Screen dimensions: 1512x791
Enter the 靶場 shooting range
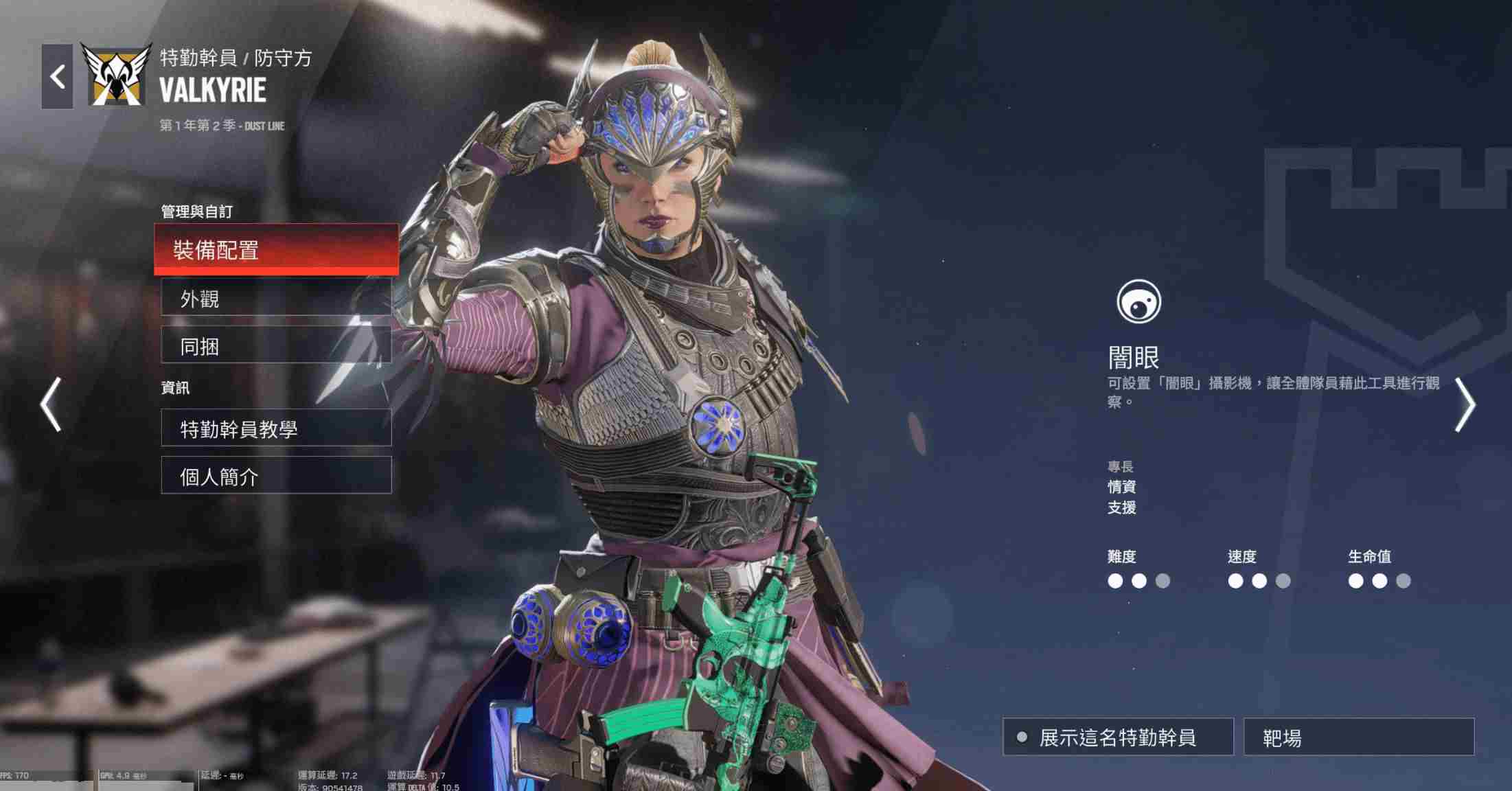[1358, 737]
